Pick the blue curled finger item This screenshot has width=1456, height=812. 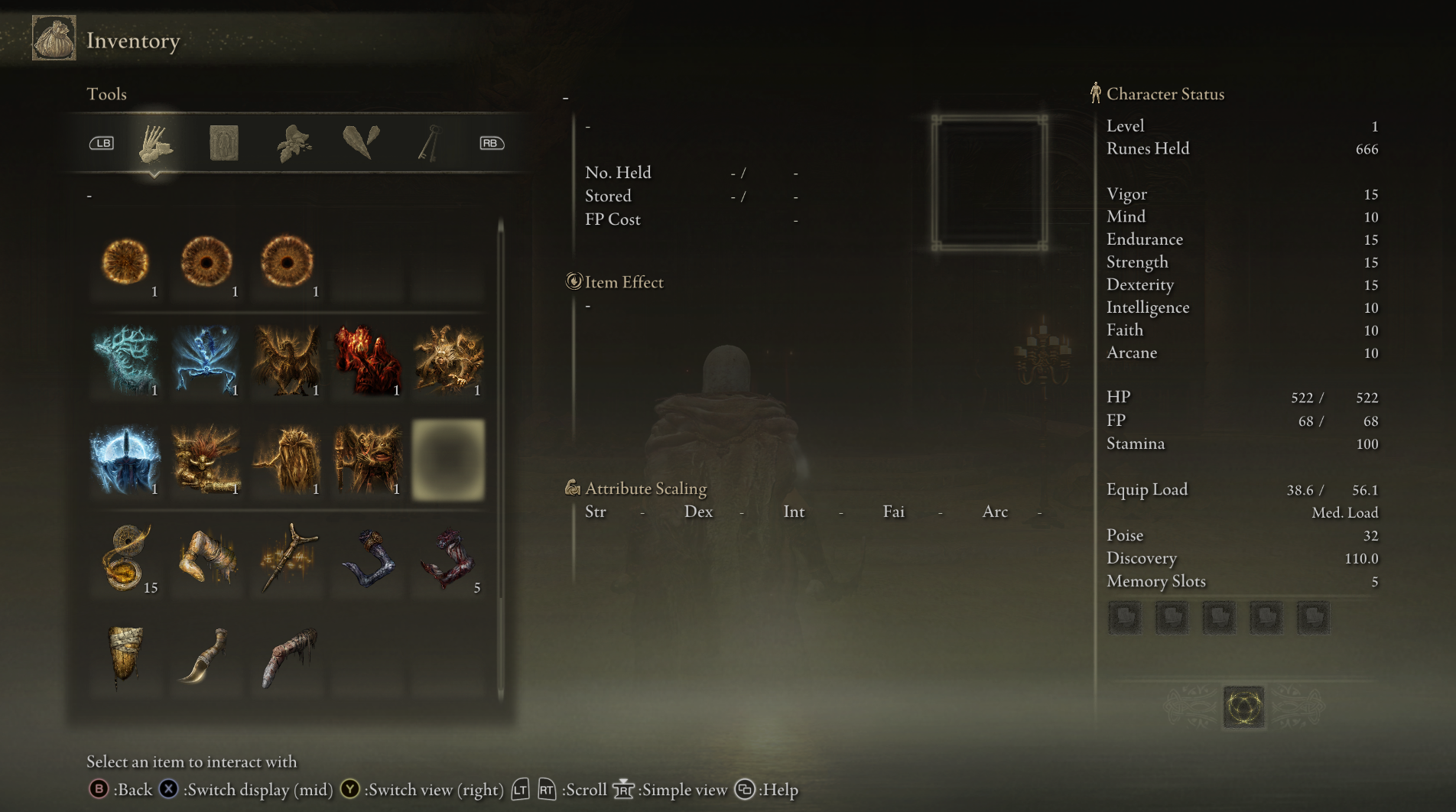pyautogui.click(x=368, y=558)
